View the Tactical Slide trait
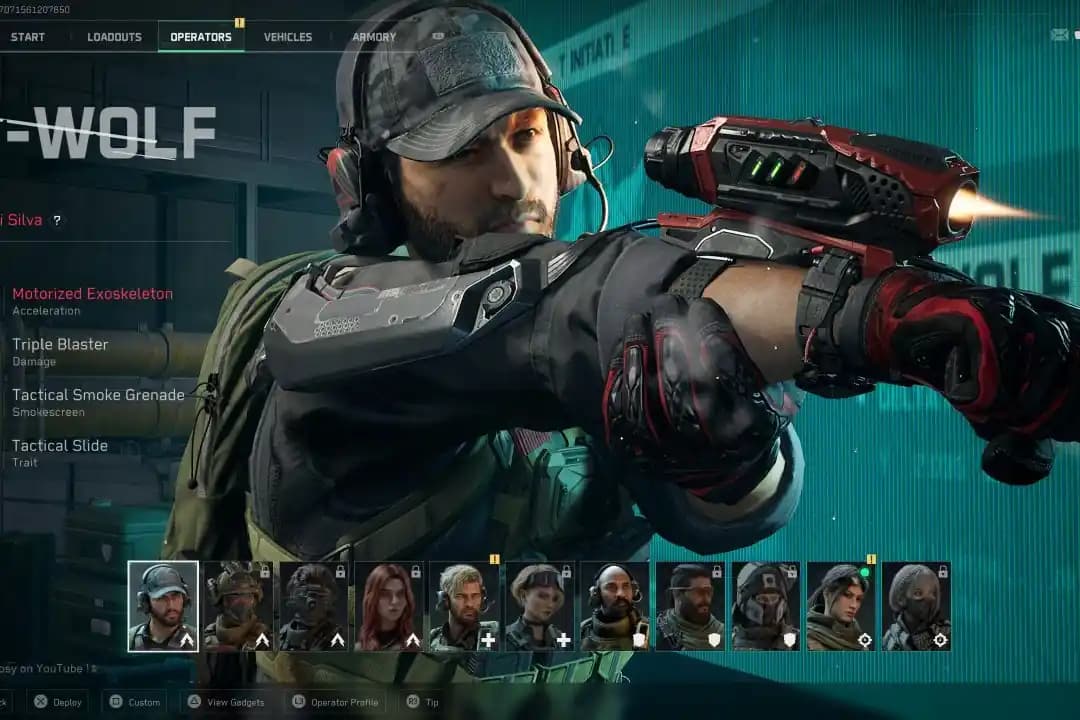 (60, 446)
